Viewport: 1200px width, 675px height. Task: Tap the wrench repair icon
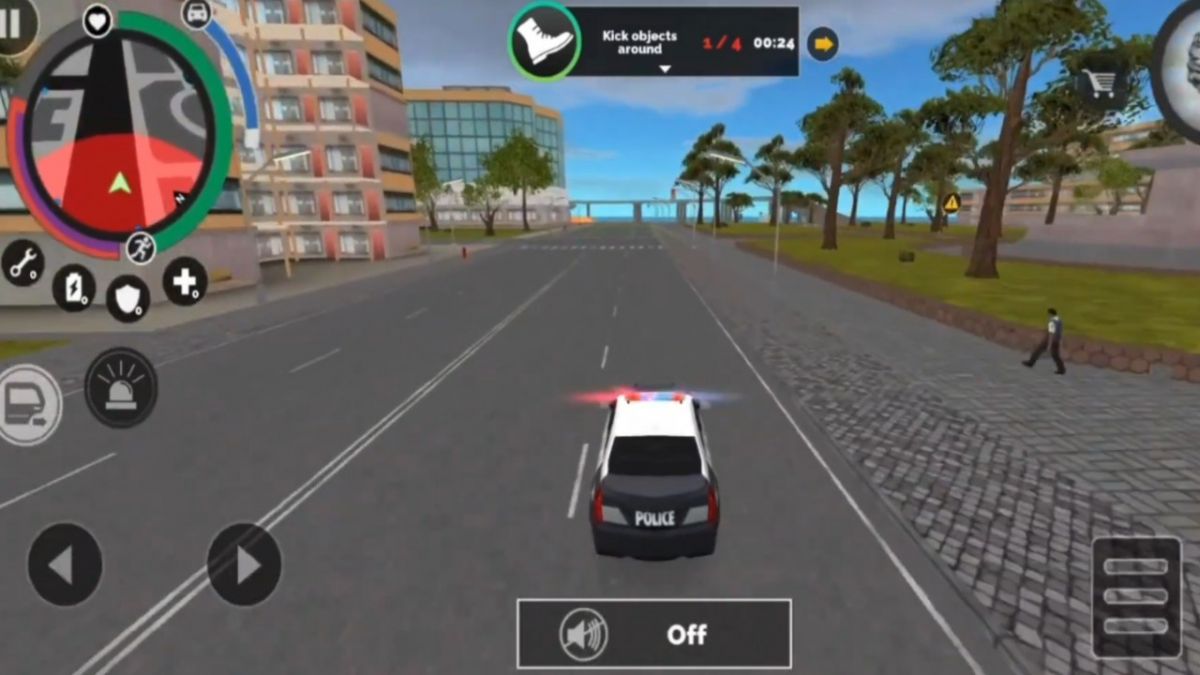(x=22, y=263)
